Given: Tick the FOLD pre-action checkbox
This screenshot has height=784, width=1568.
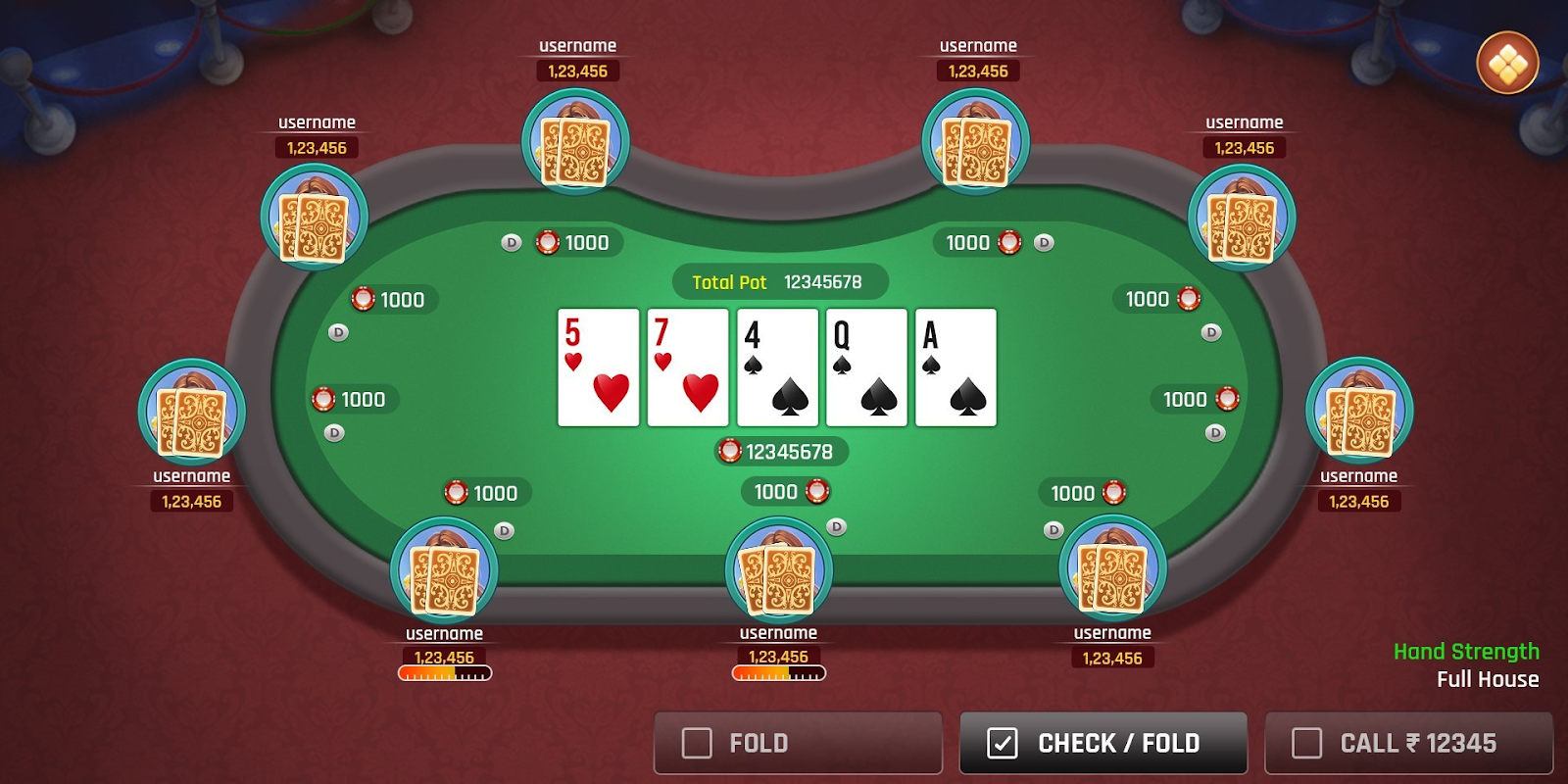Looking at the screenshot, I should 697,743.
